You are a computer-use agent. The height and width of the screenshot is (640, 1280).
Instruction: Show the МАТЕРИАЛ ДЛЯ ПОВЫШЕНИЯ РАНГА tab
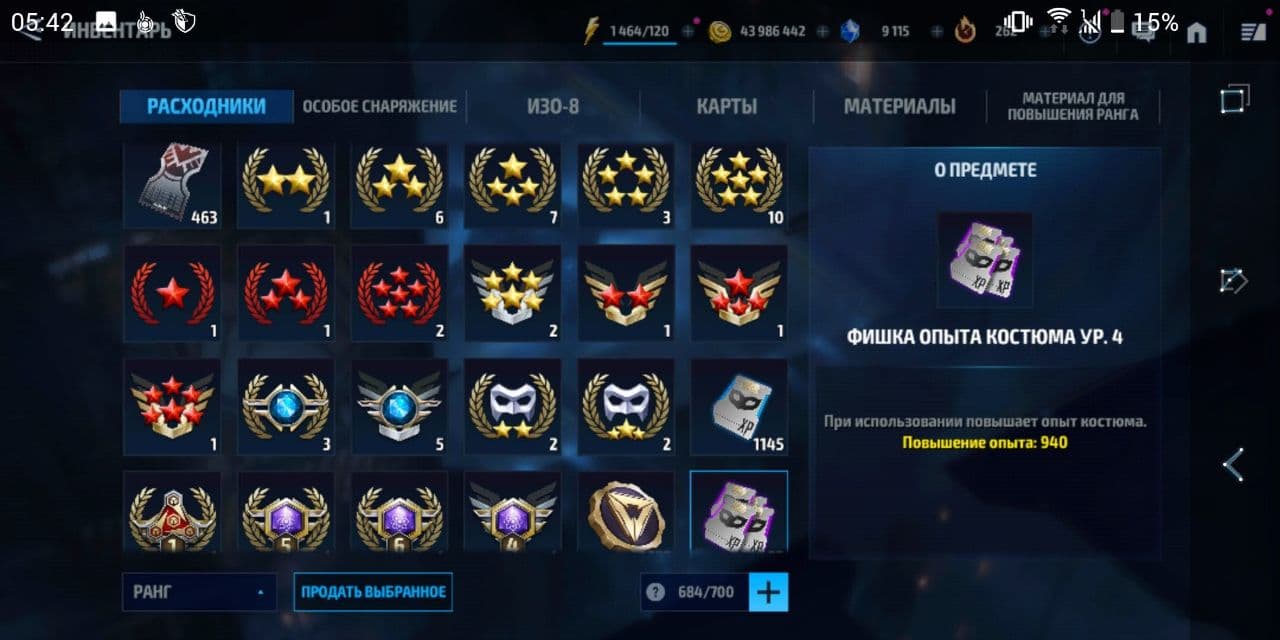1073,107
